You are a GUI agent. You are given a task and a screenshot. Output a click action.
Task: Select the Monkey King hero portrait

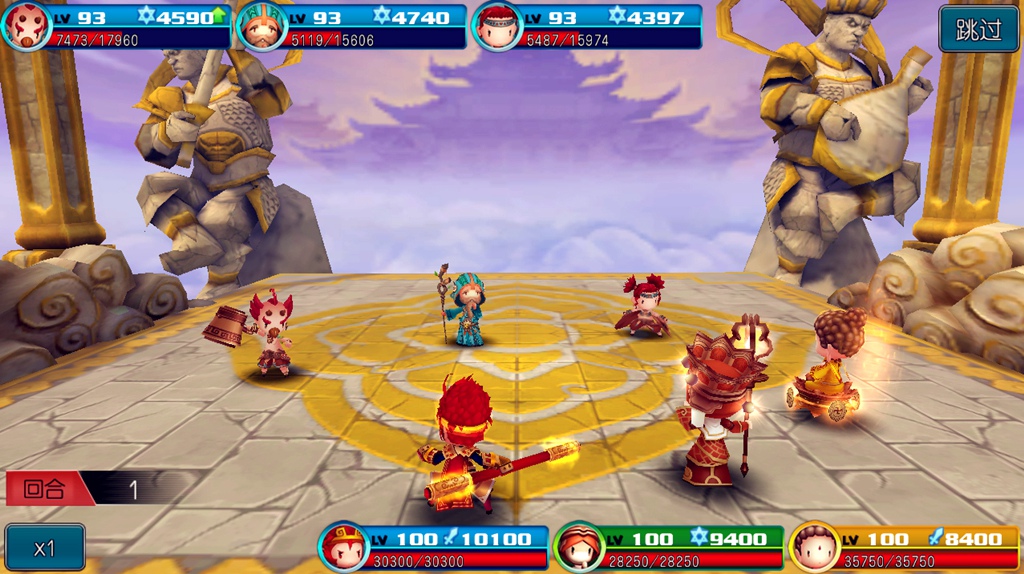coord(343,547)
